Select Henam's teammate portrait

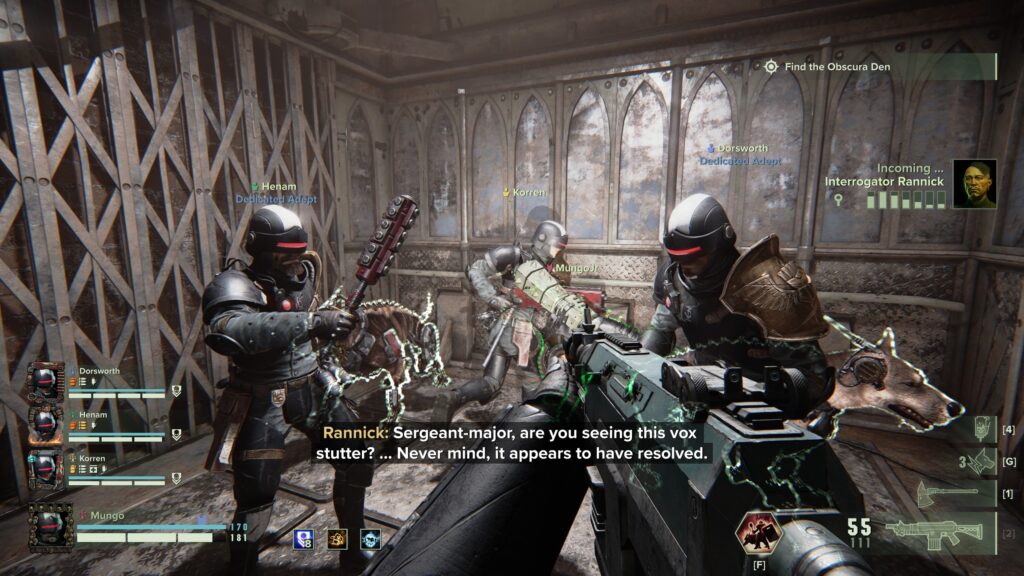(45, 424)
